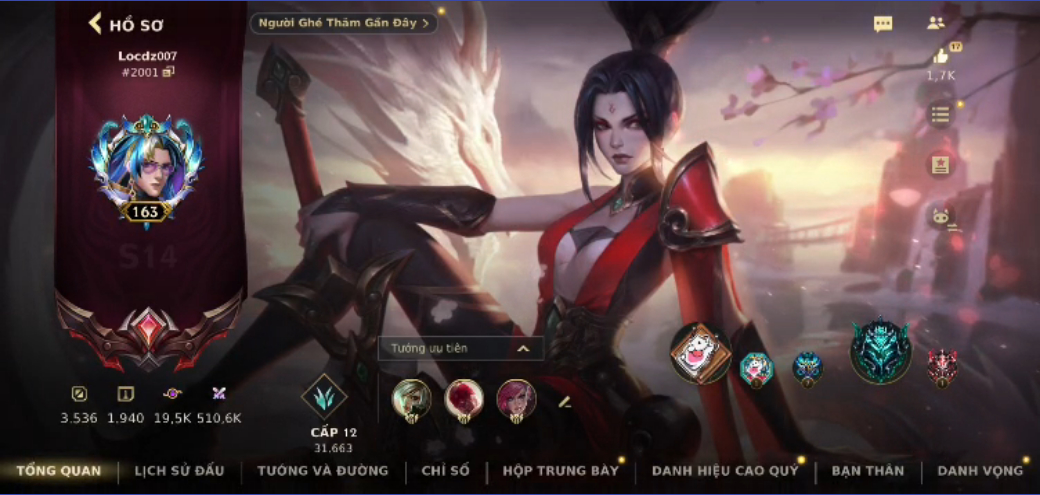This screenshot has width=1040, height=495.
Task: Open the large teal rank emblem badge
Action: [x=880, y=353]
